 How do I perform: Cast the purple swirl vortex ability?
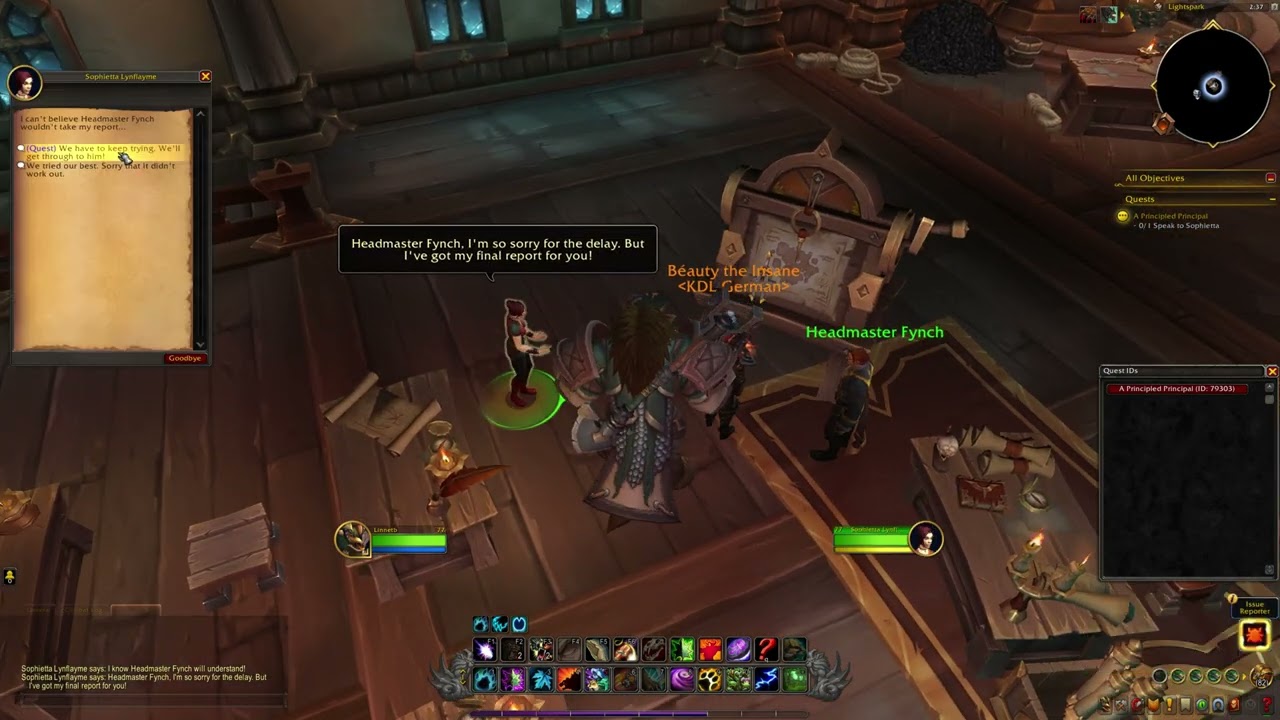pos(682,680)
